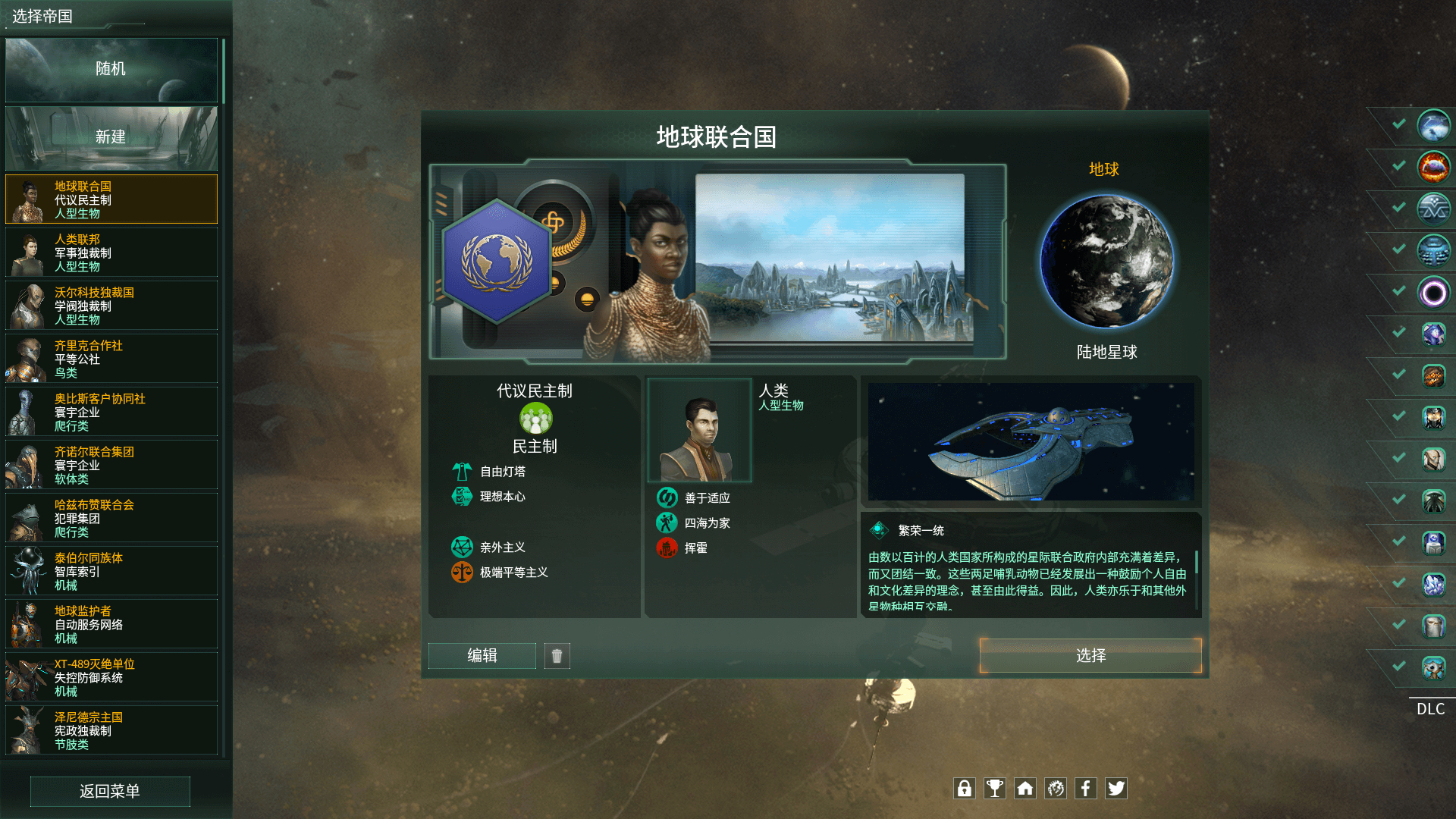The image size is (1456, 819).
Task: Open the 泰伯尔同族体 empire entry
Action: click(111, 571)
